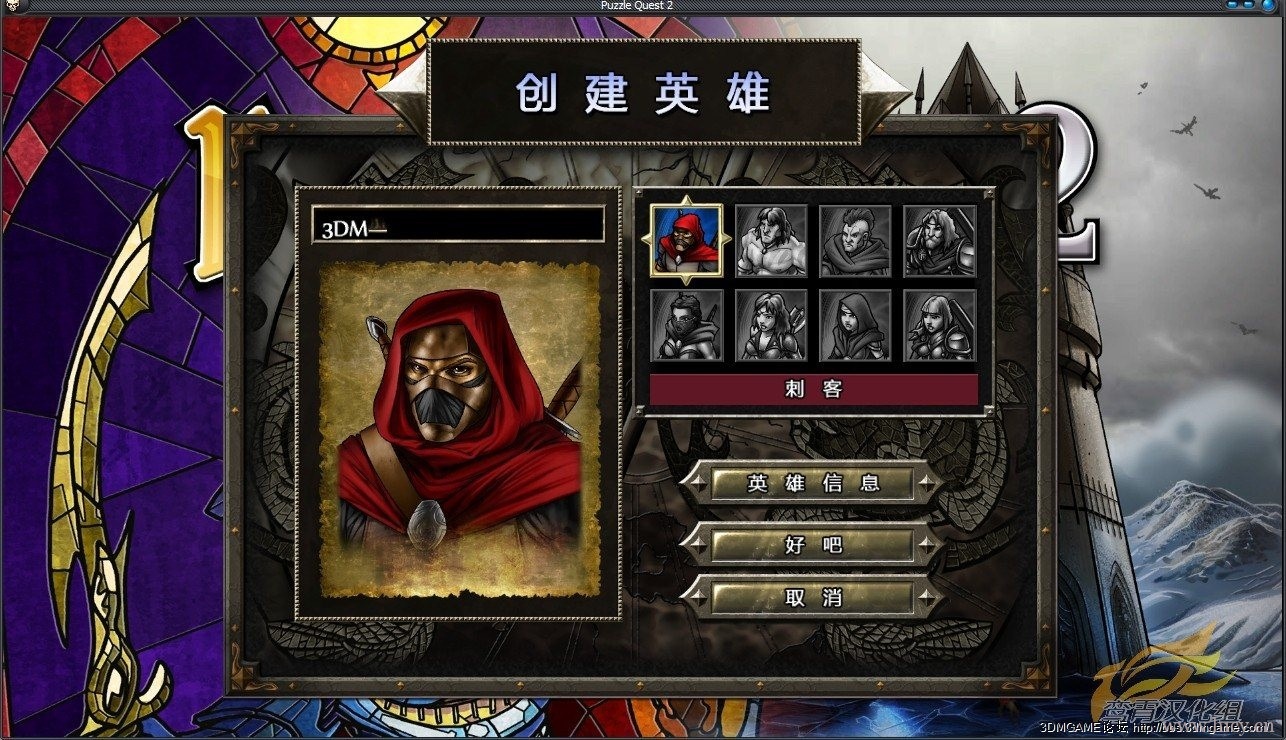Click the 刺客 class name banner
The height and width of the screenshot is (740, 1286).
[812, 390]
